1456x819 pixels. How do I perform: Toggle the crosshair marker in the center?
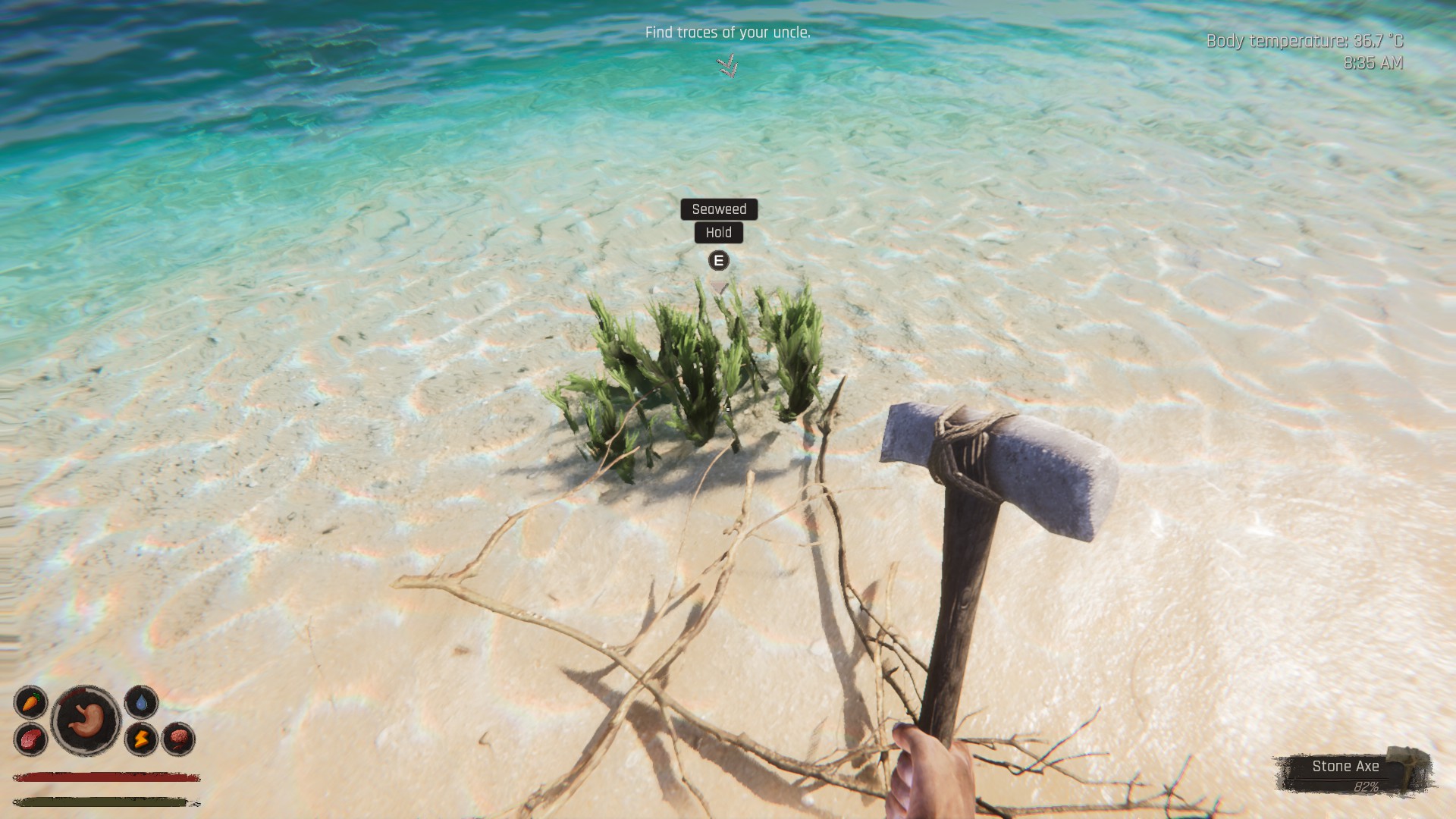click(x=726, y=408)
